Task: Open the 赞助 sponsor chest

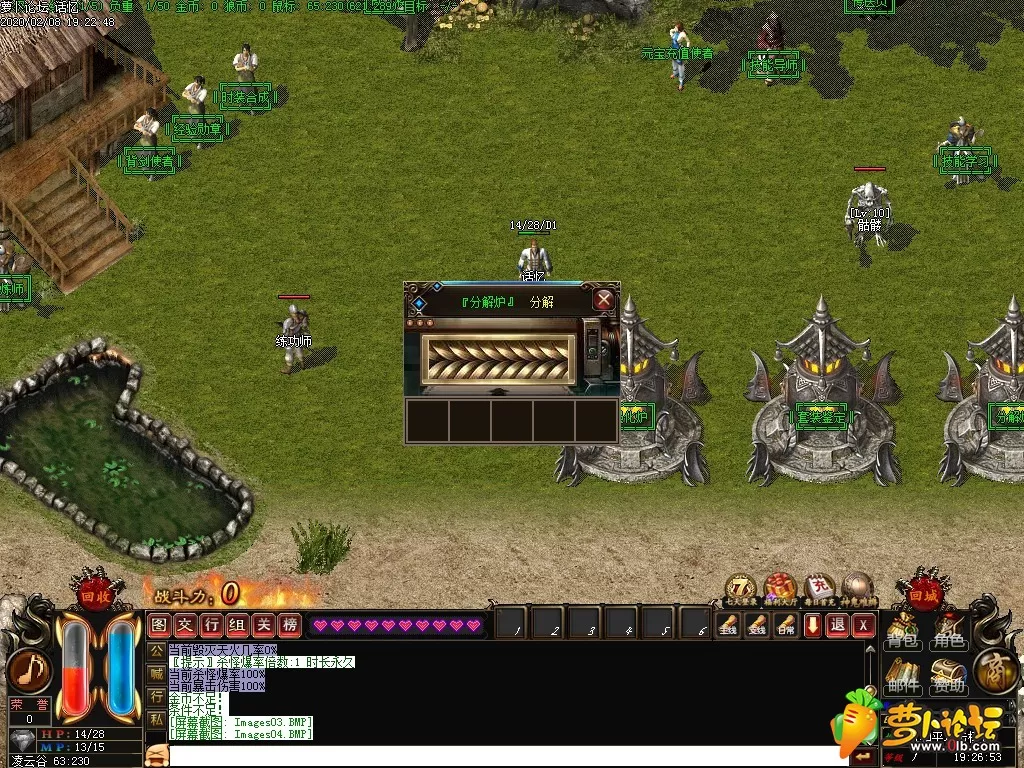Action: pos(948,677)
